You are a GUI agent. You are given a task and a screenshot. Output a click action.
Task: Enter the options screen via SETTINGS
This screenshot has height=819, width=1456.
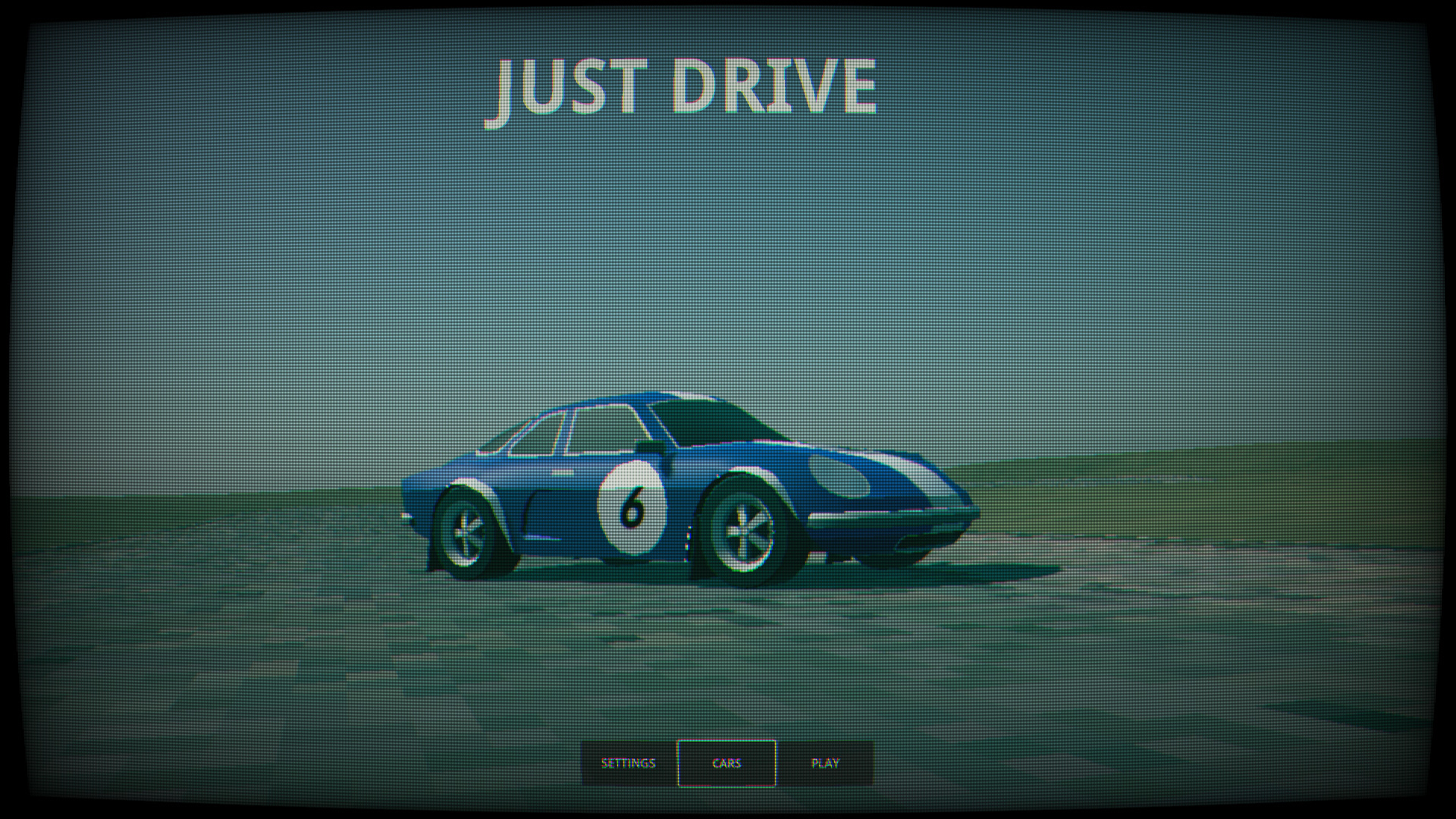(627, 763)
